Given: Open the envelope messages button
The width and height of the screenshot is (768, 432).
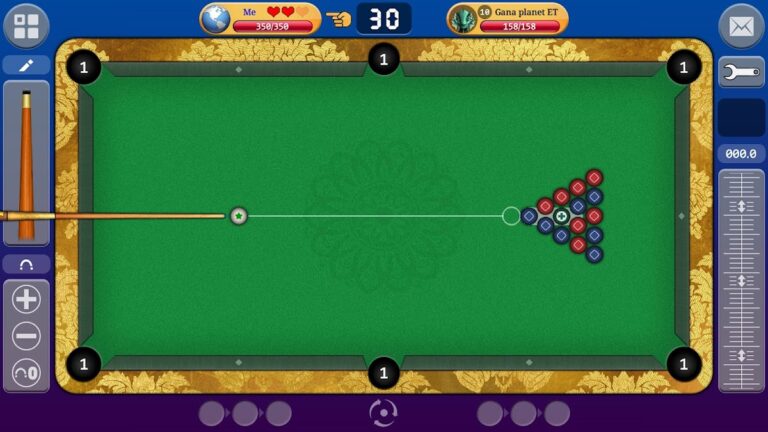Looking at the screenshot, I should [741, 26].
